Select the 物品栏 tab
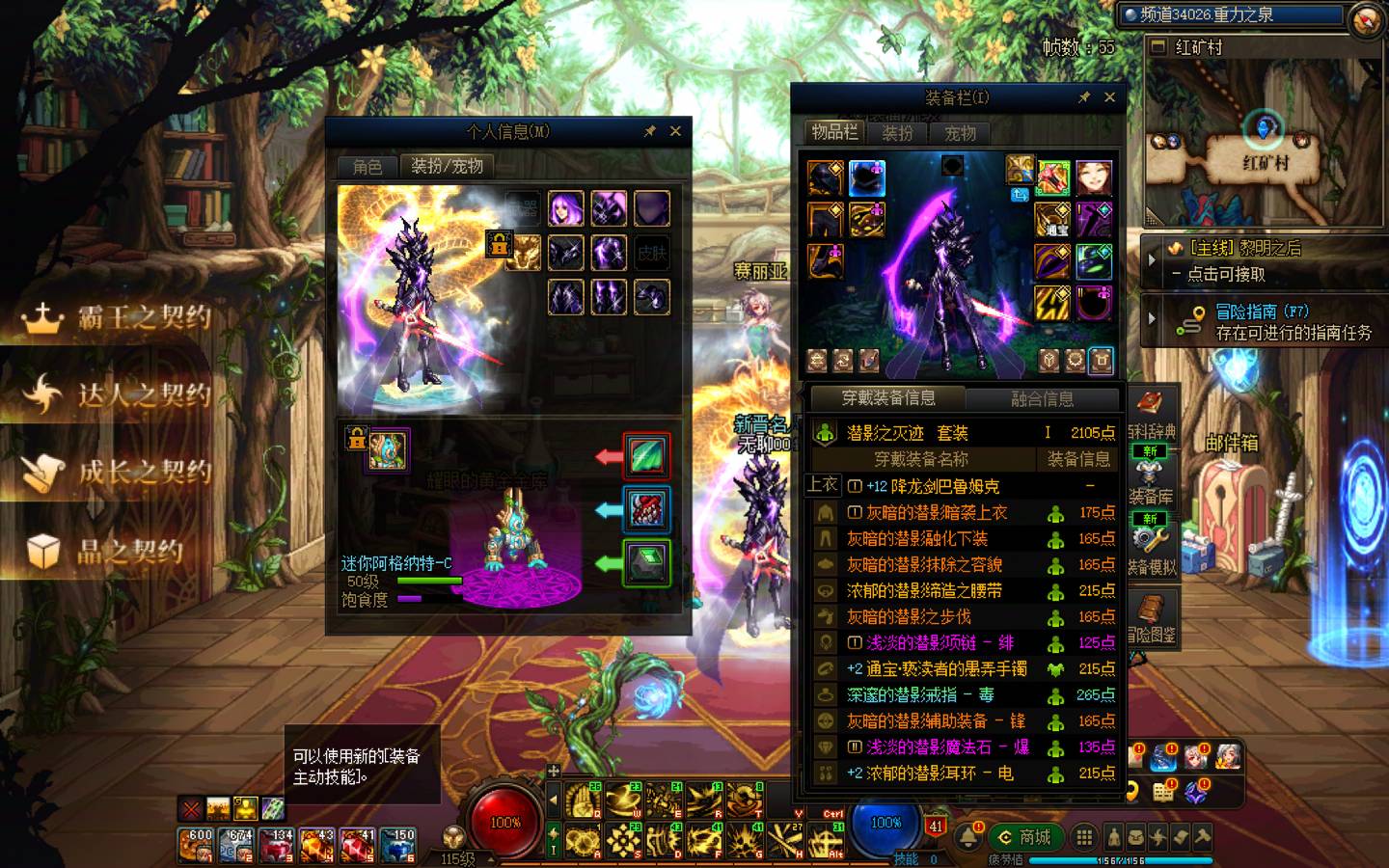The height and width of the screenshot is (868, 1389). pyautogui.click(x=834, y=132)
